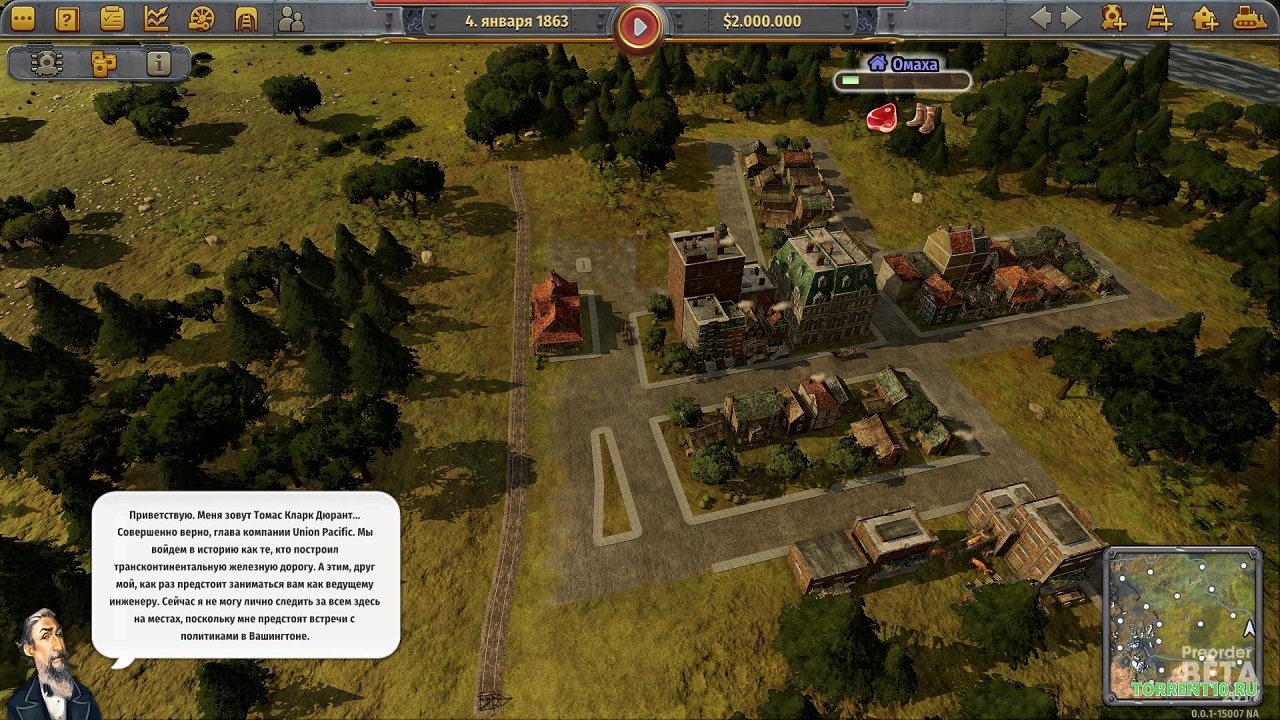Click the minimap
This screenshot has height=720, width=1280.
pos(1182,624)
